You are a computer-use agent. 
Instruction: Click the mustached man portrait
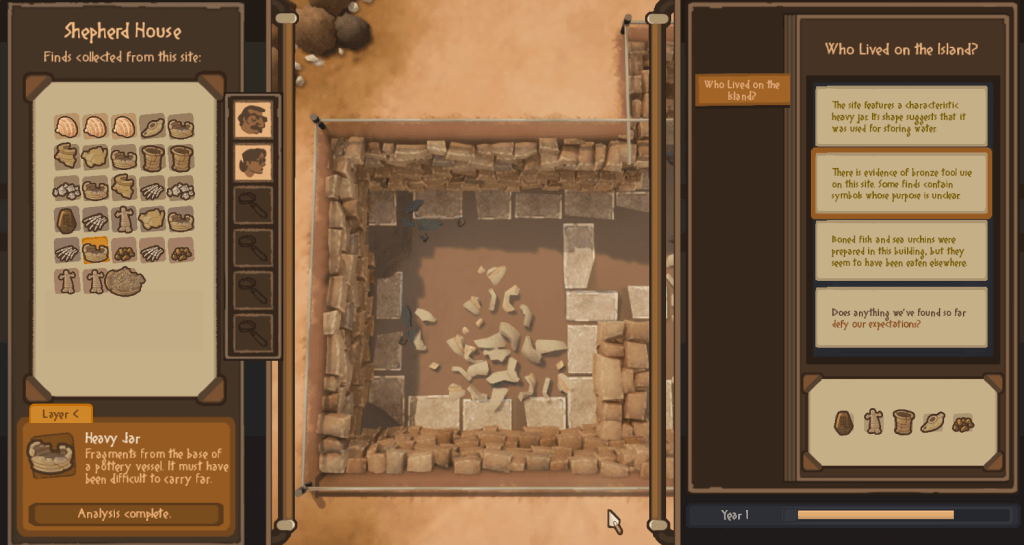[251, 120]
